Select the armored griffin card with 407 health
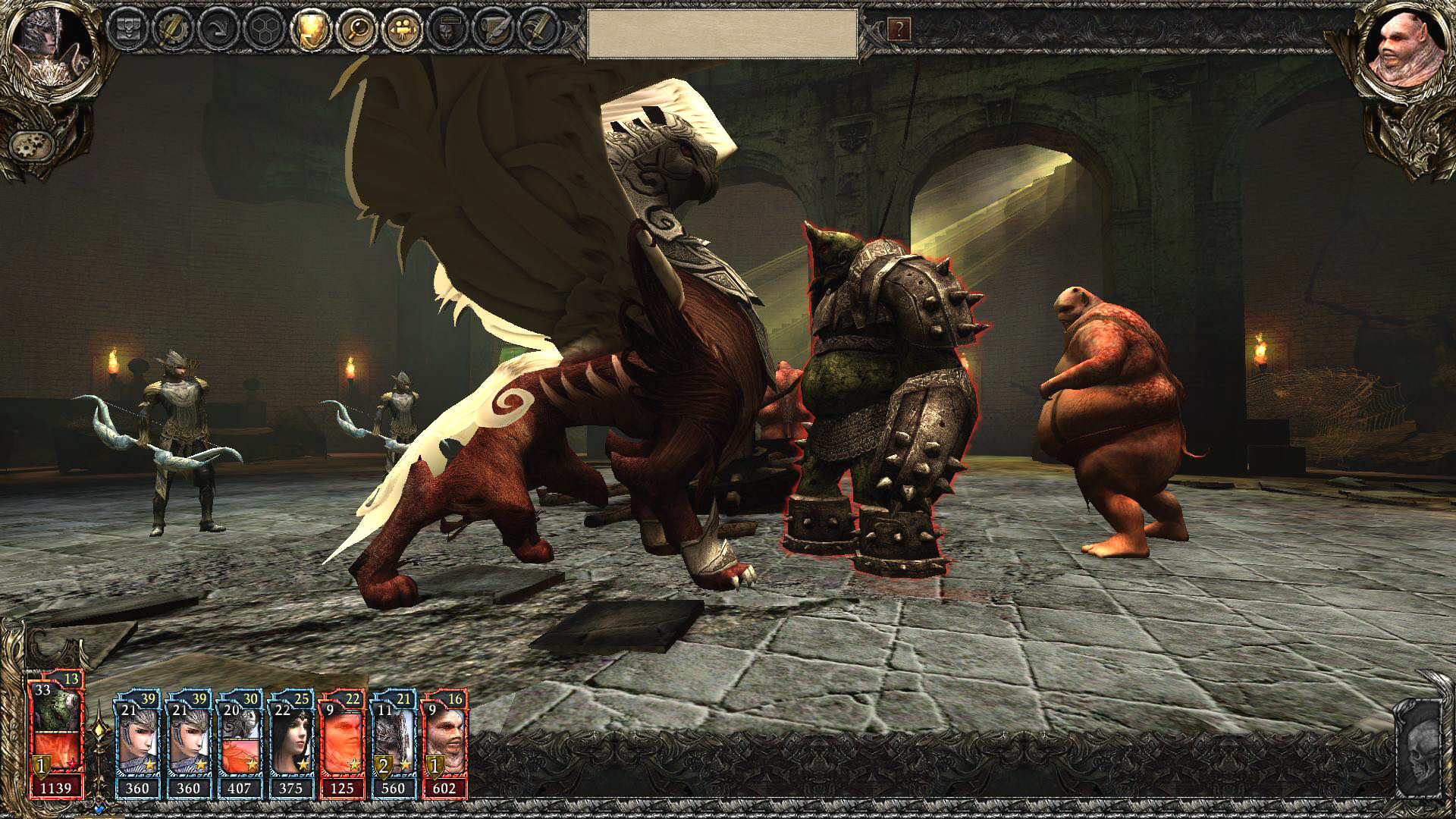The width and height of the screenshot is (1456, 819). point(239,743)
